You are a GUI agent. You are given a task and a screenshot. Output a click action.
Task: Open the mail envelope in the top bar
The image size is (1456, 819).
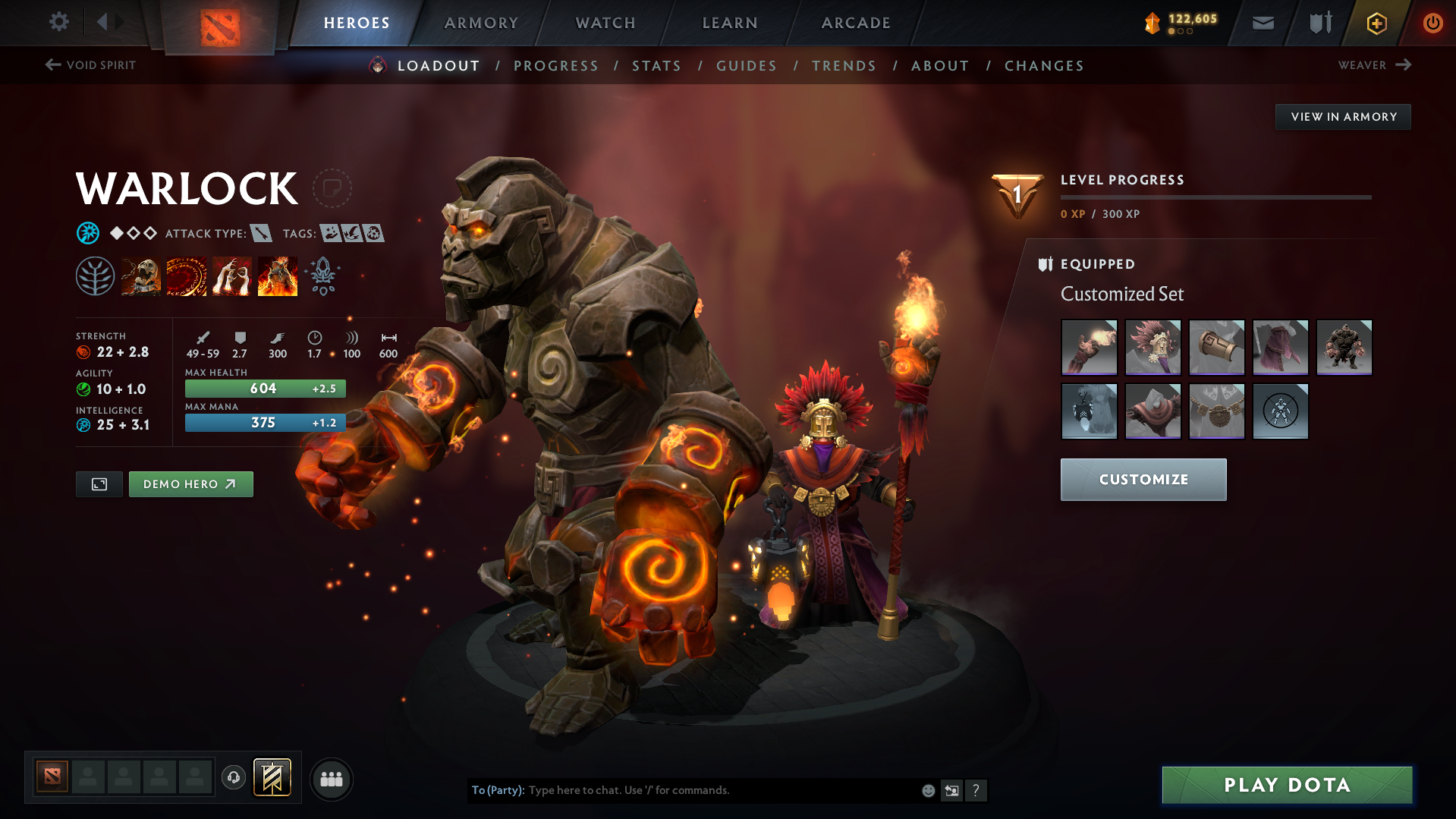click(1262, 23)
